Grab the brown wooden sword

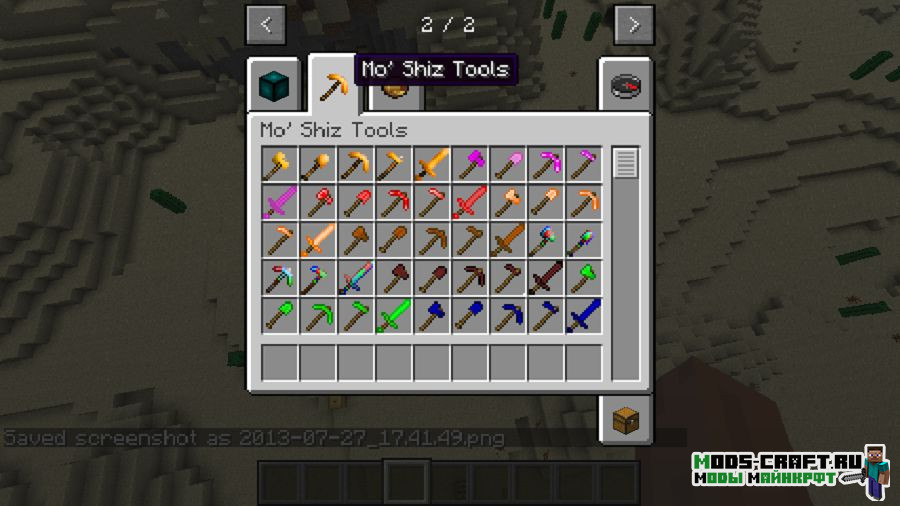coord(508,240)
